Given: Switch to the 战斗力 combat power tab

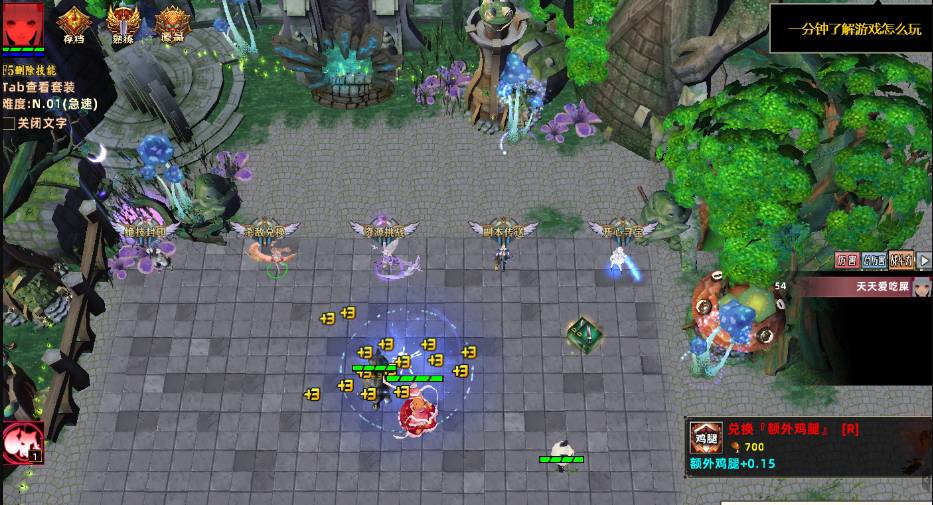Looking at the screenshot, I should pos(899,261).
